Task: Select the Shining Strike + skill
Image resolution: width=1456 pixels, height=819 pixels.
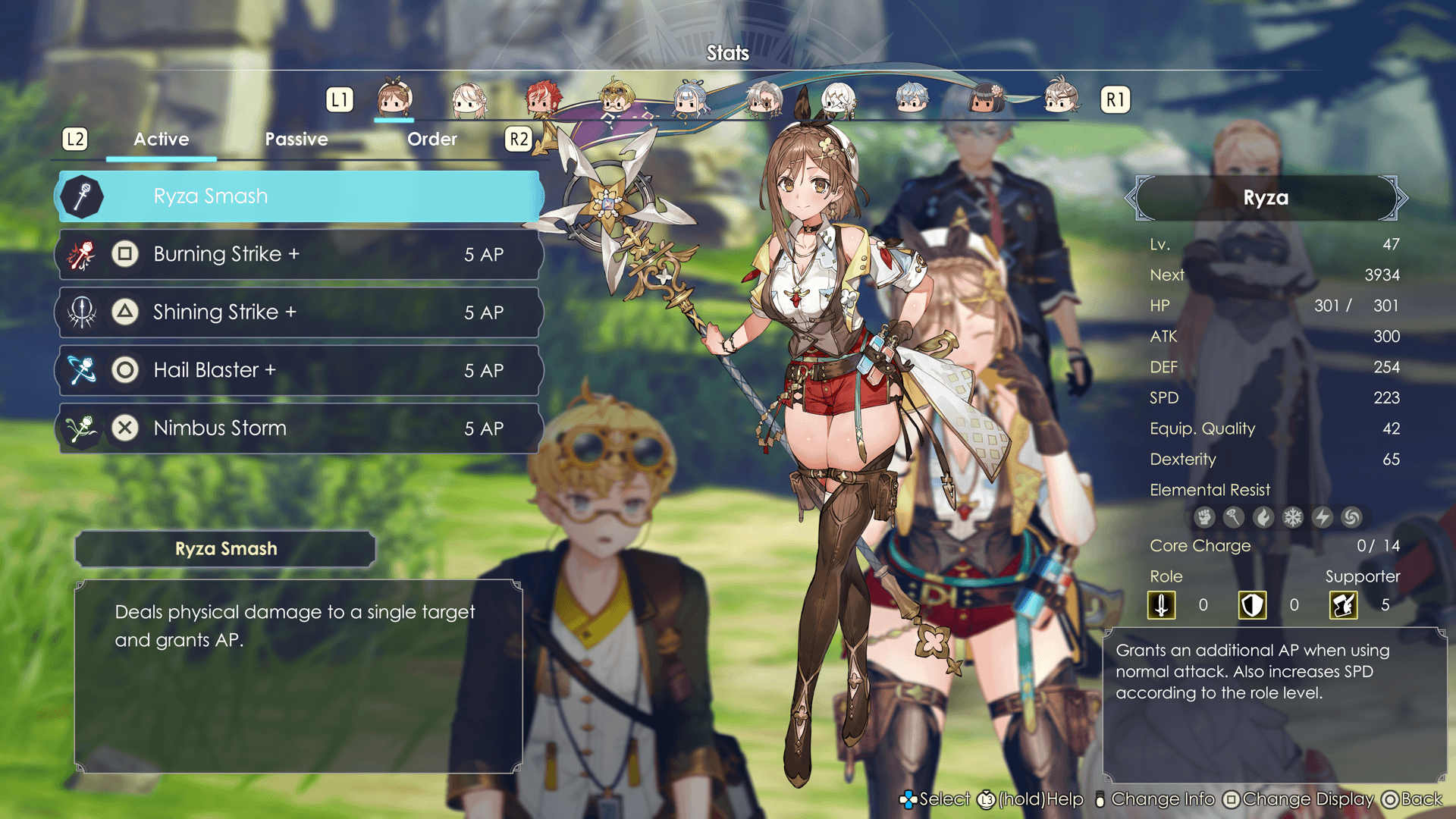Action: (x=300, y=312)
